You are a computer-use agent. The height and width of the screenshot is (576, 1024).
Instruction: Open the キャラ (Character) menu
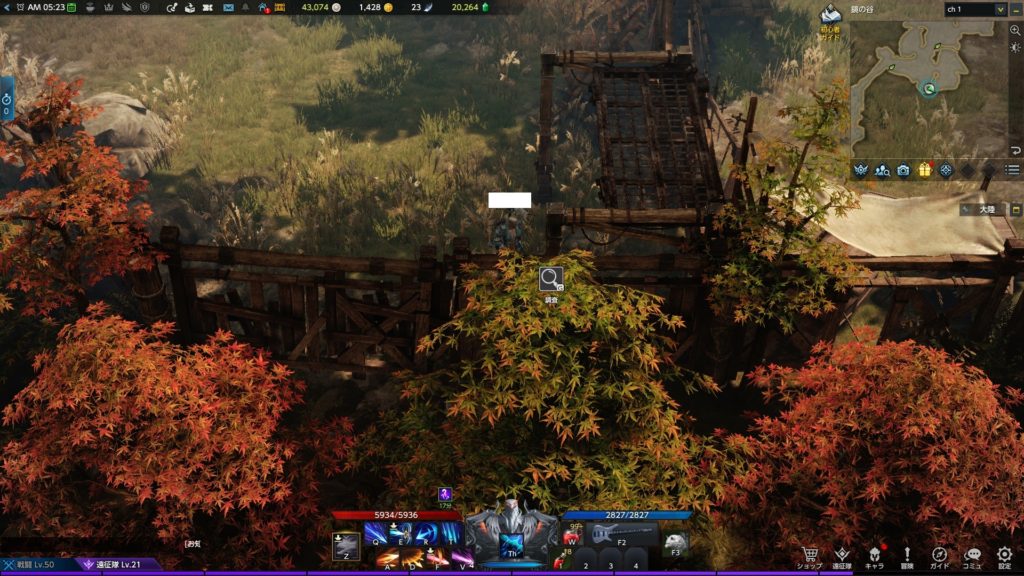click(x=875, y=556)
